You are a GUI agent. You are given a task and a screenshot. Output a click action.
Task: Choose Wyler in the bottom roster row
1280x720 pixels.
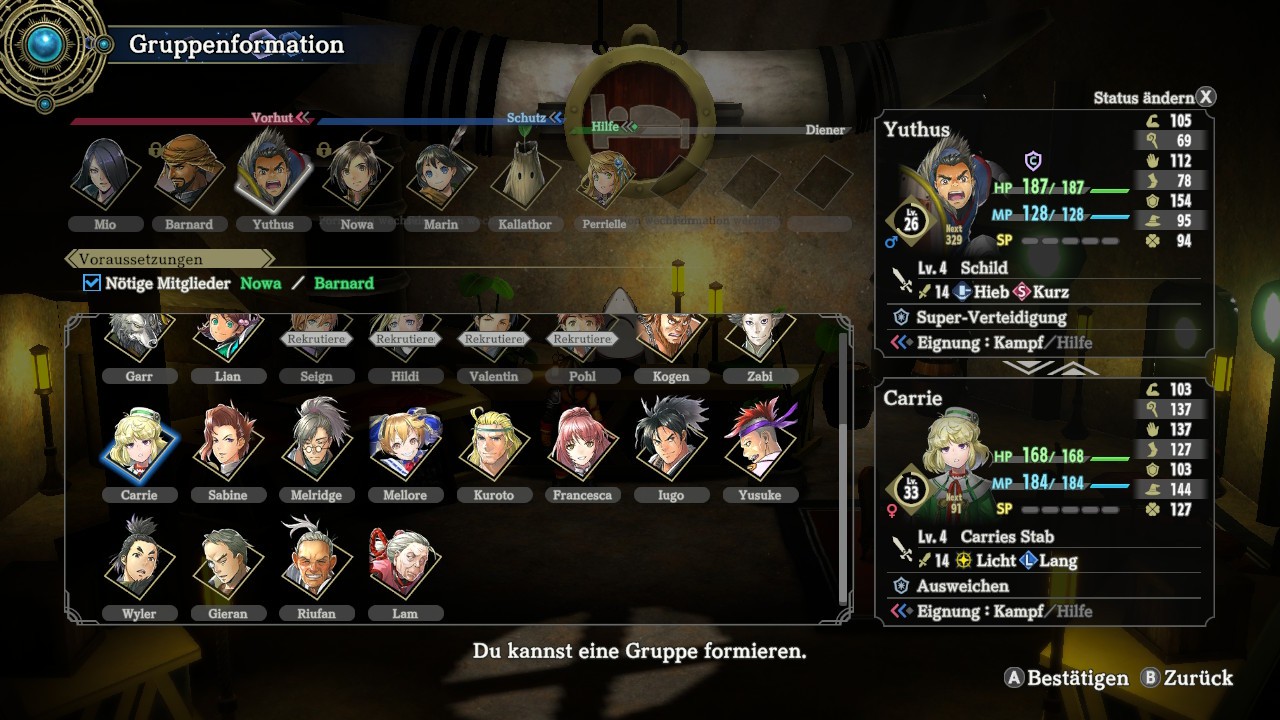(x=139, y=564)
